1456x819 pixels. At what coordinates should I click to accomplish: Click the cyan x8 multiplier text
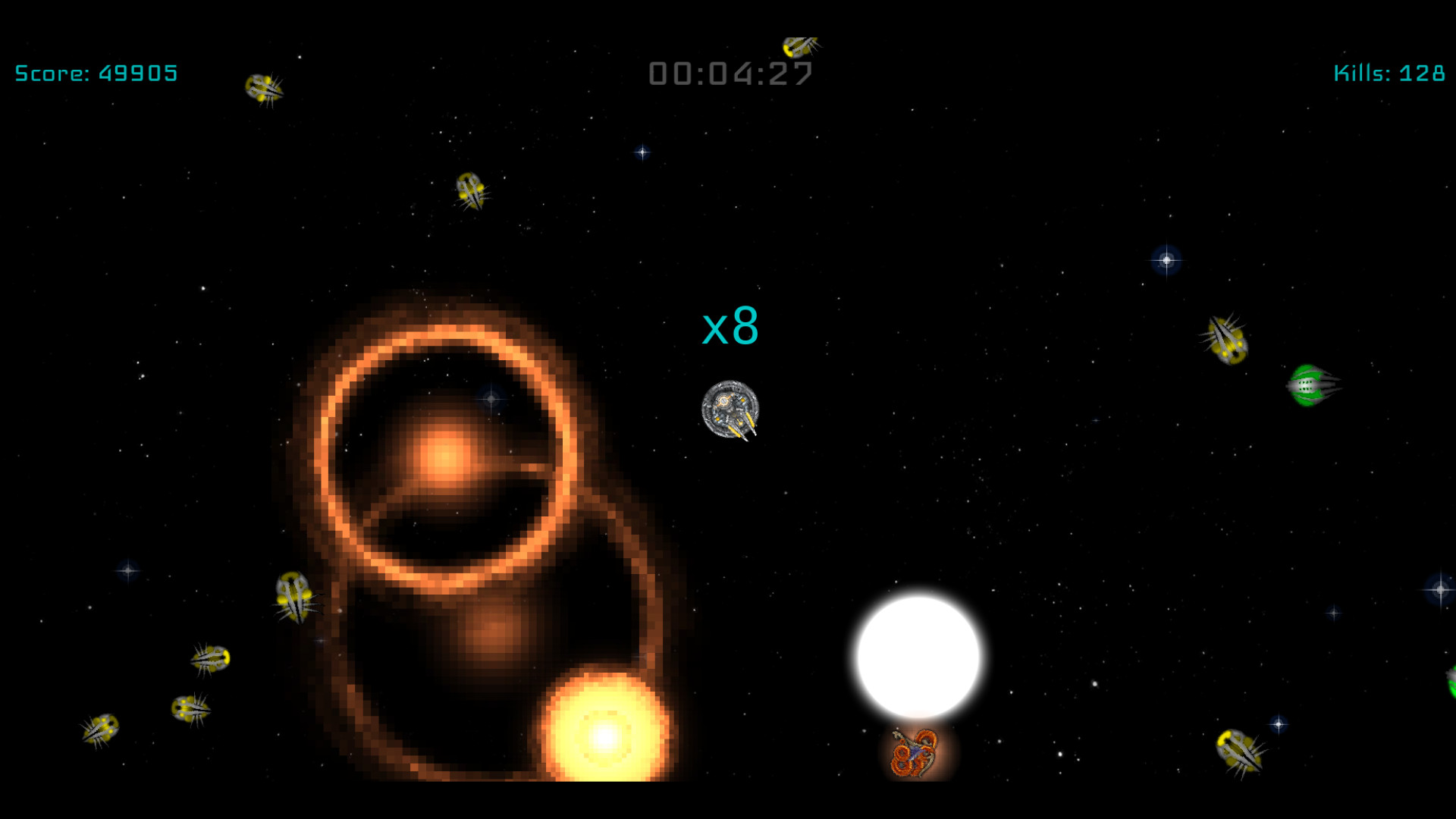[x=730, y=328]
